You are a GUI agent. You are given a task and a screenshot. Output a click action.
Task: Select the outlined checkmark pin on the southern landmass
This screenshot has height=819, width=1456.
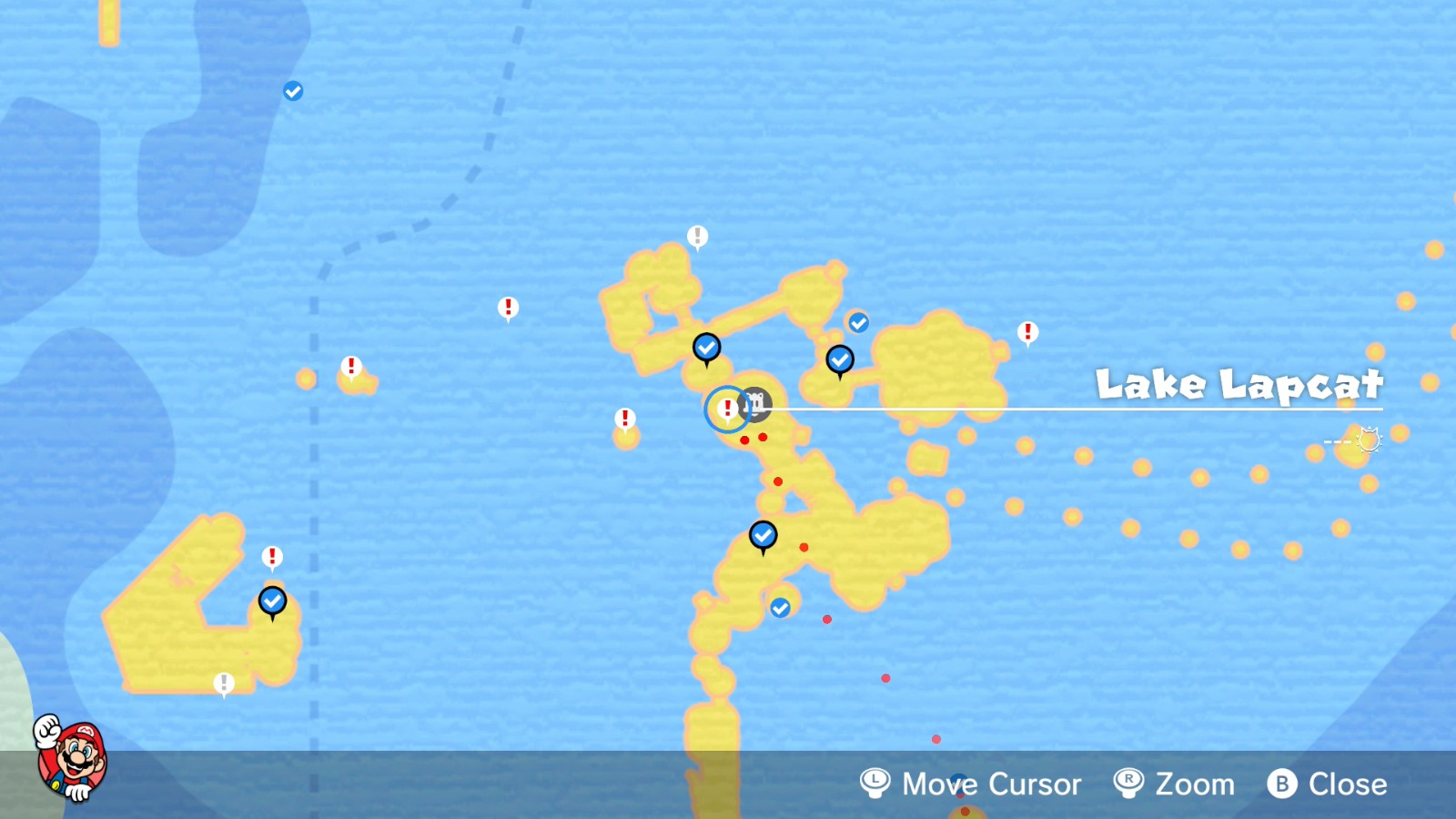point(762,536)
